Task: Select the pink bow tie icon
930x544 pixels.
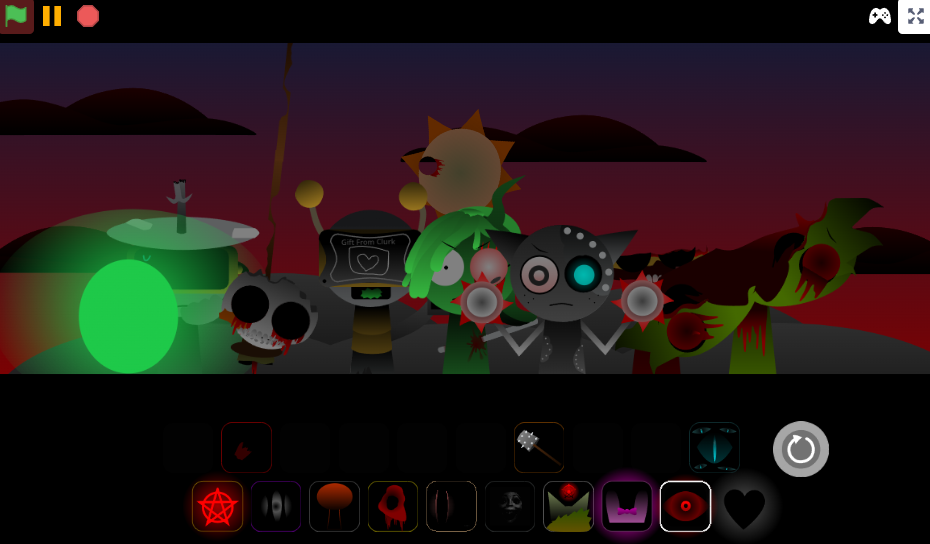Action: (x=627, y=506)
